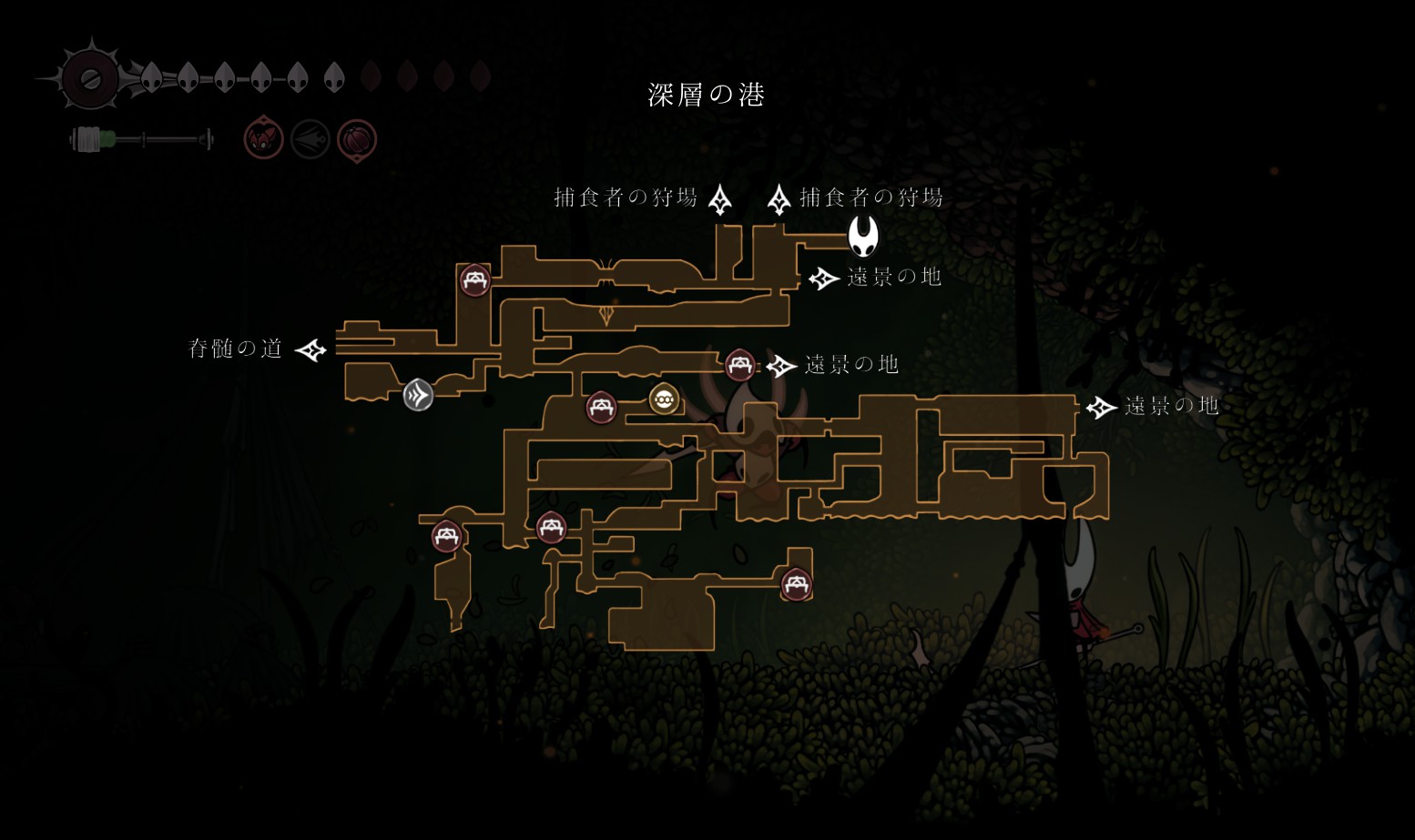Select the silver chevron map marker
This screenshot has height=840, width=1415.
[418, 395]
